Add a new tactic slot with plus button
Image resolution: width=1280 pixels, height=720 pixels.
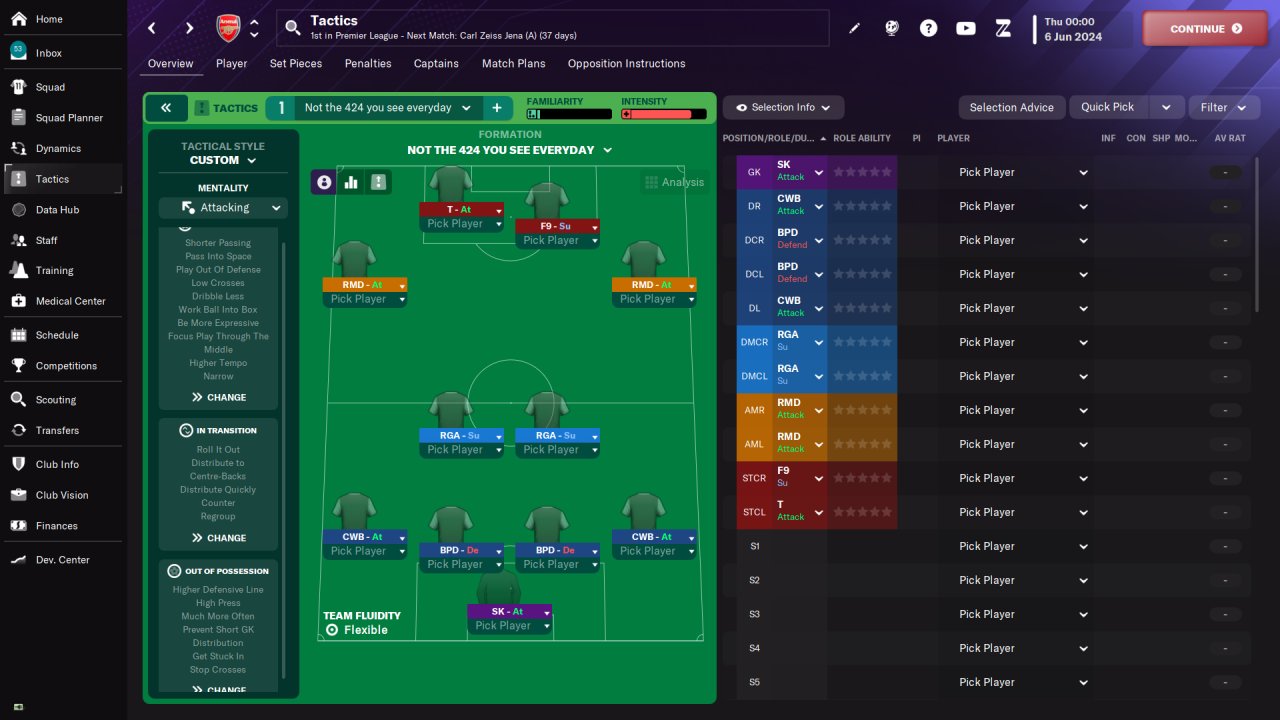[x=496, y=108]
